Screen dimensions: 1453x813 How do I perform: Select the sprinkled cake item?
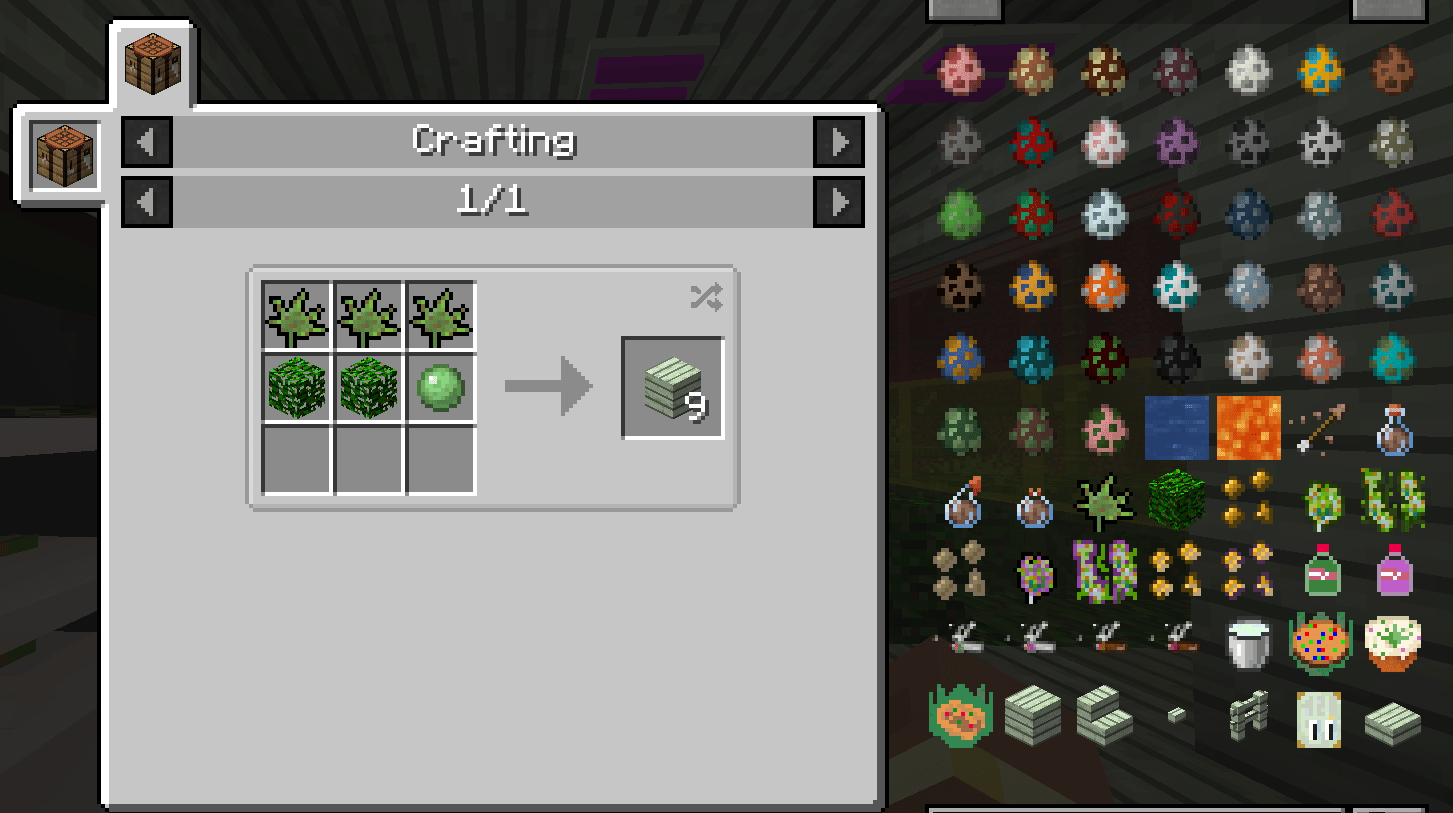[x=1320, y=645]
